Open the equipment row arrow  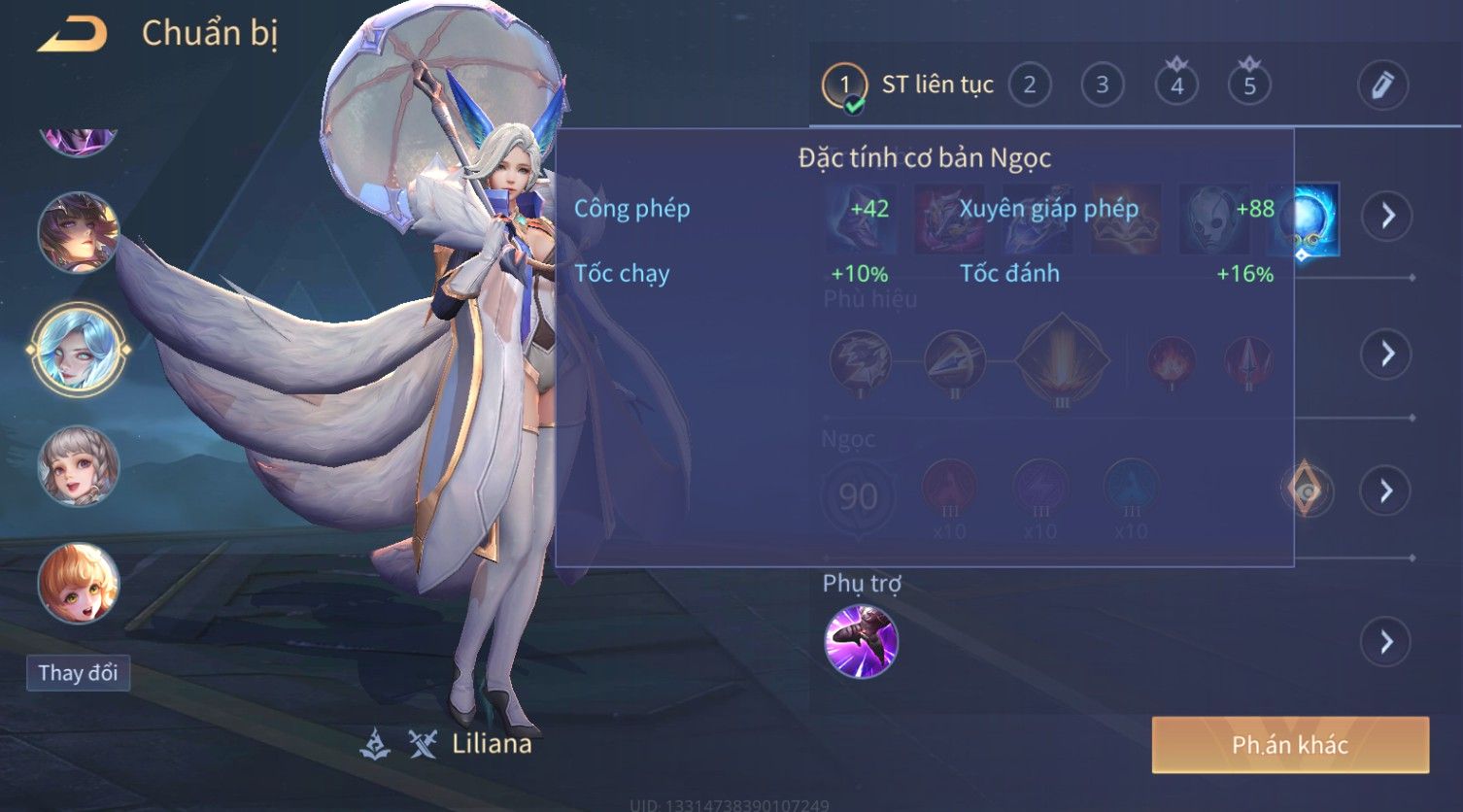1387,216
